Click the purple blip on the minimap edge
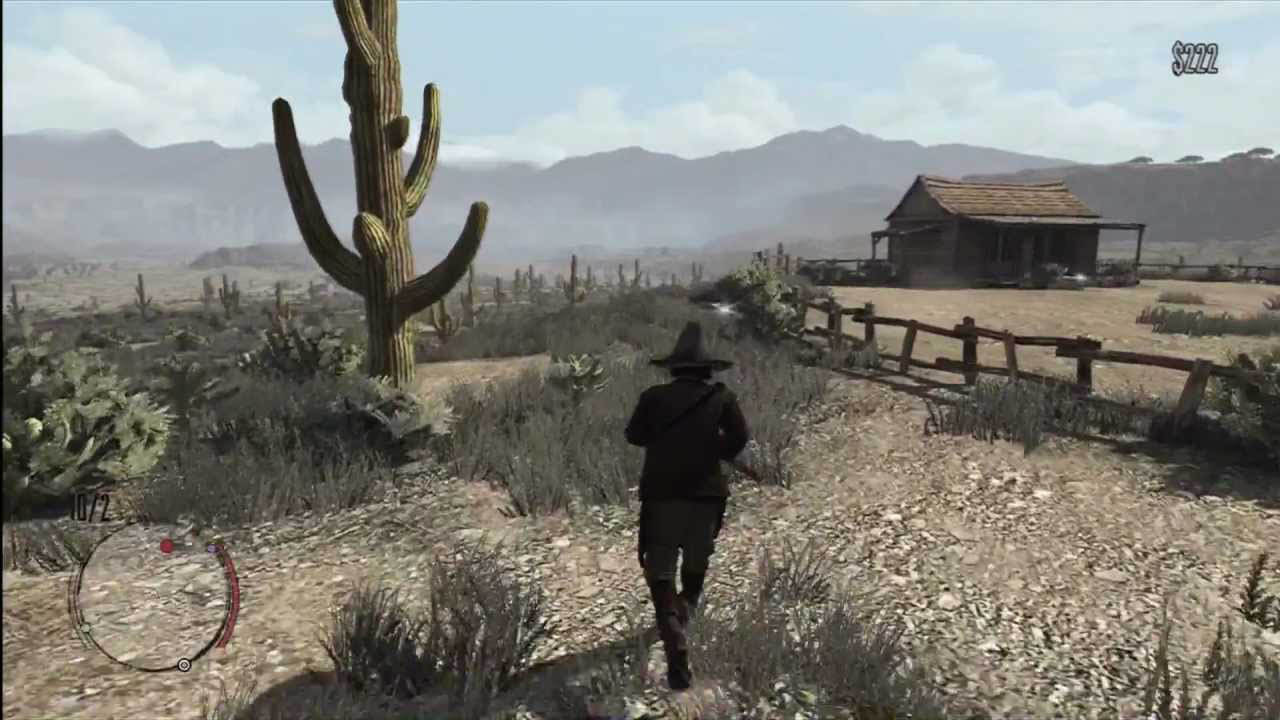 click(x=212, y=548)
